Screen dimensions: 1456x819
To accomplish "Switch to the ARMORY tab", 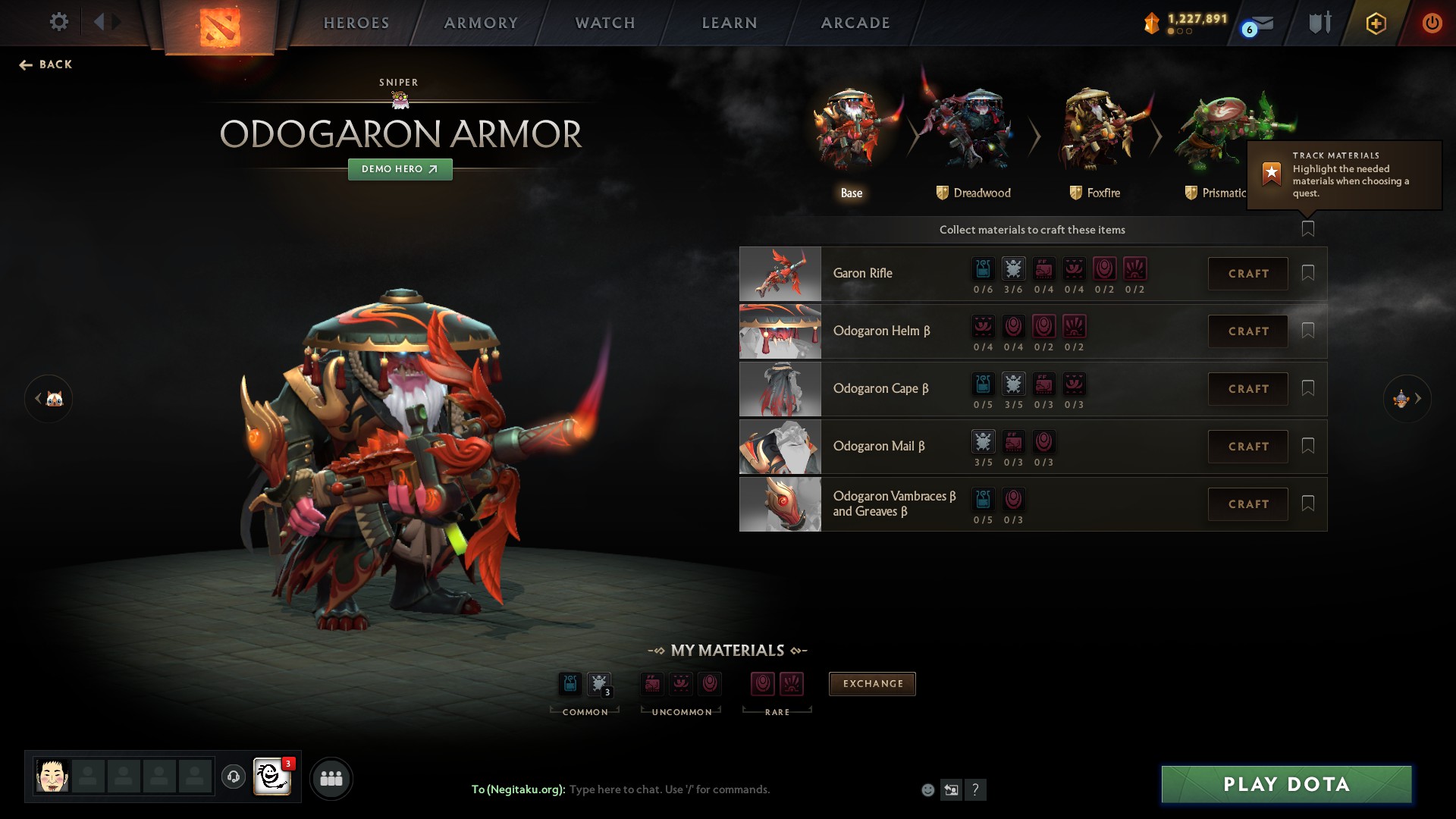I will pos(481,23).
